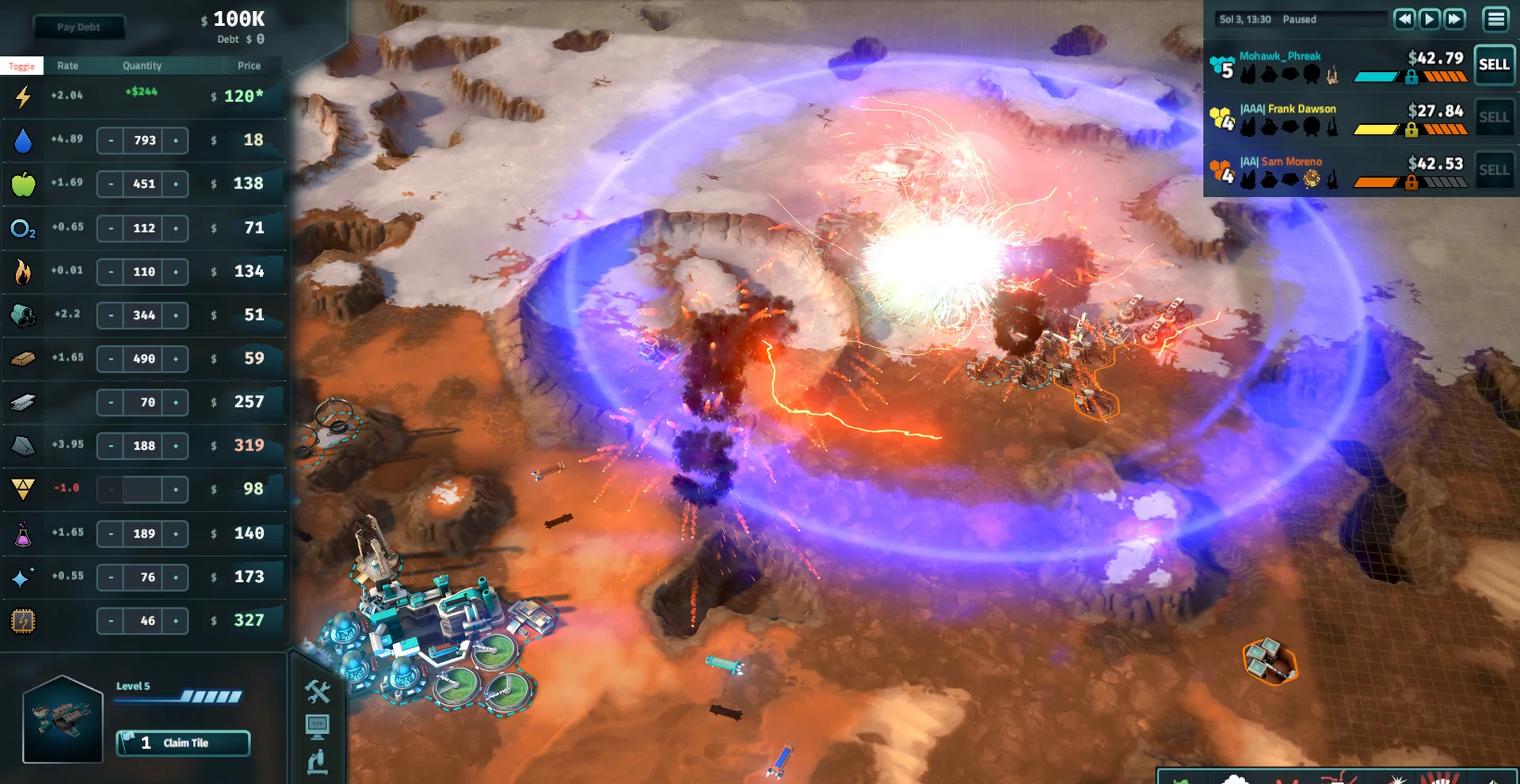Open the hamburger main menu
This screenshot has width=1520, height=784.
(x=1495, y=19)
